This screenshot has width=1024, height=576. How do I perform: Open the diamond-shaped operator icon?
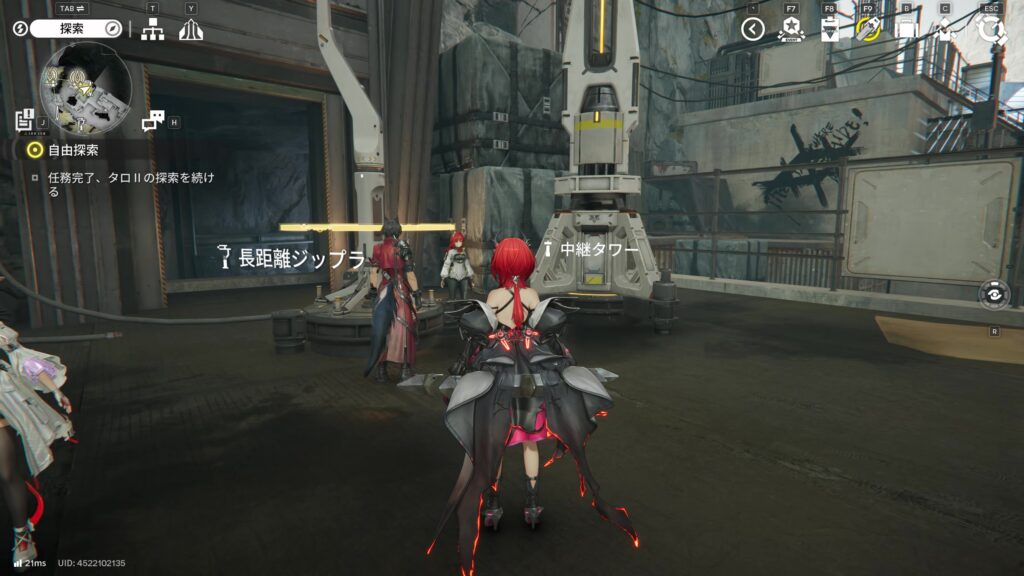tap(945, 30)
